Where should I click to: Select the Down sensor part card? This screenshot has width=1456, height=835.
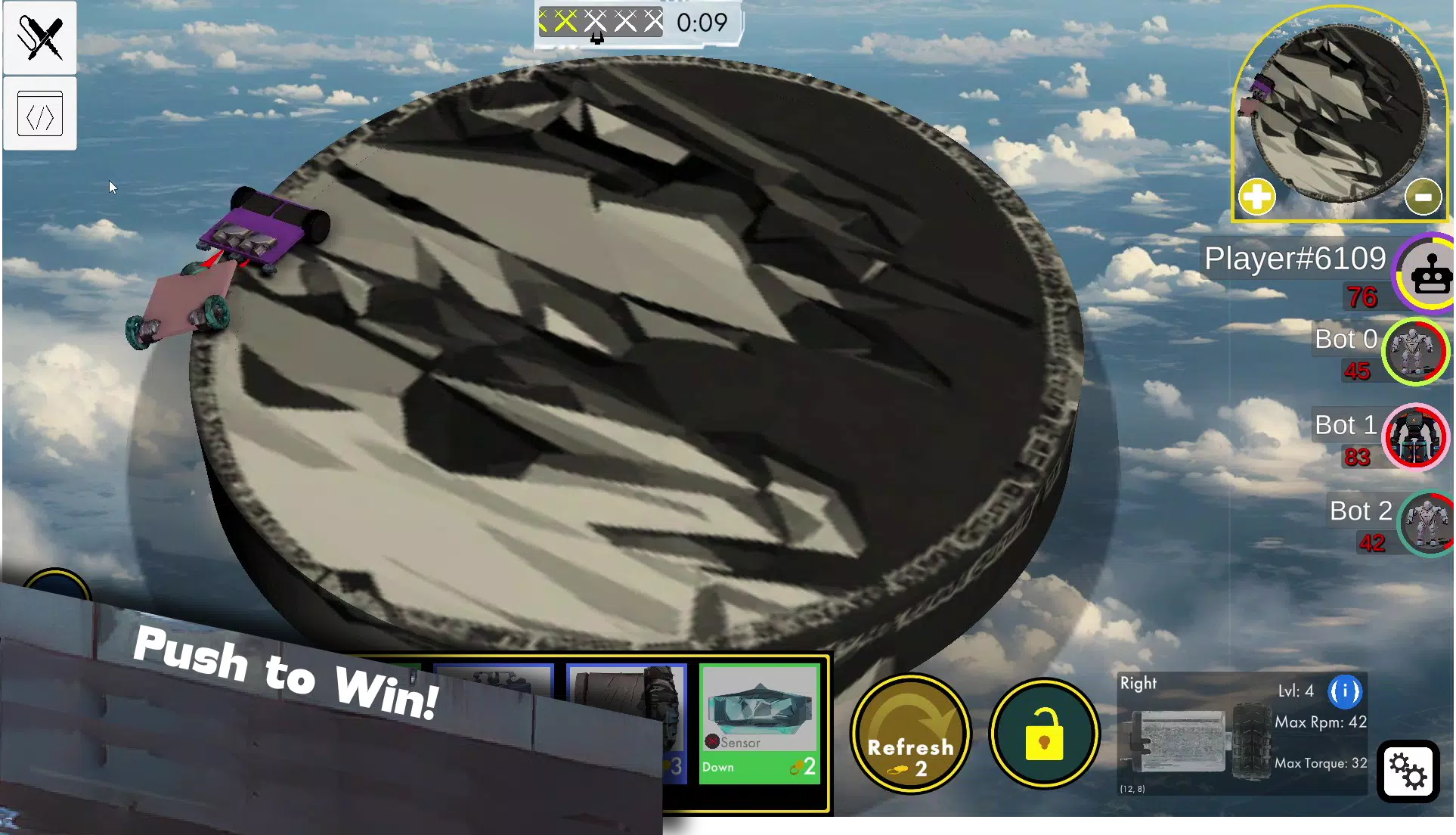759,722
